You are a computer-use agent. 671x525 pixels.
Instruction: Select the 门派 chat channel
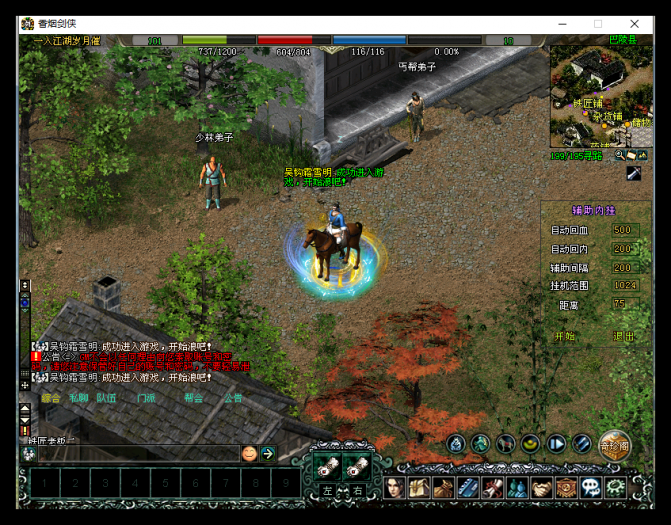coord(146,397)
